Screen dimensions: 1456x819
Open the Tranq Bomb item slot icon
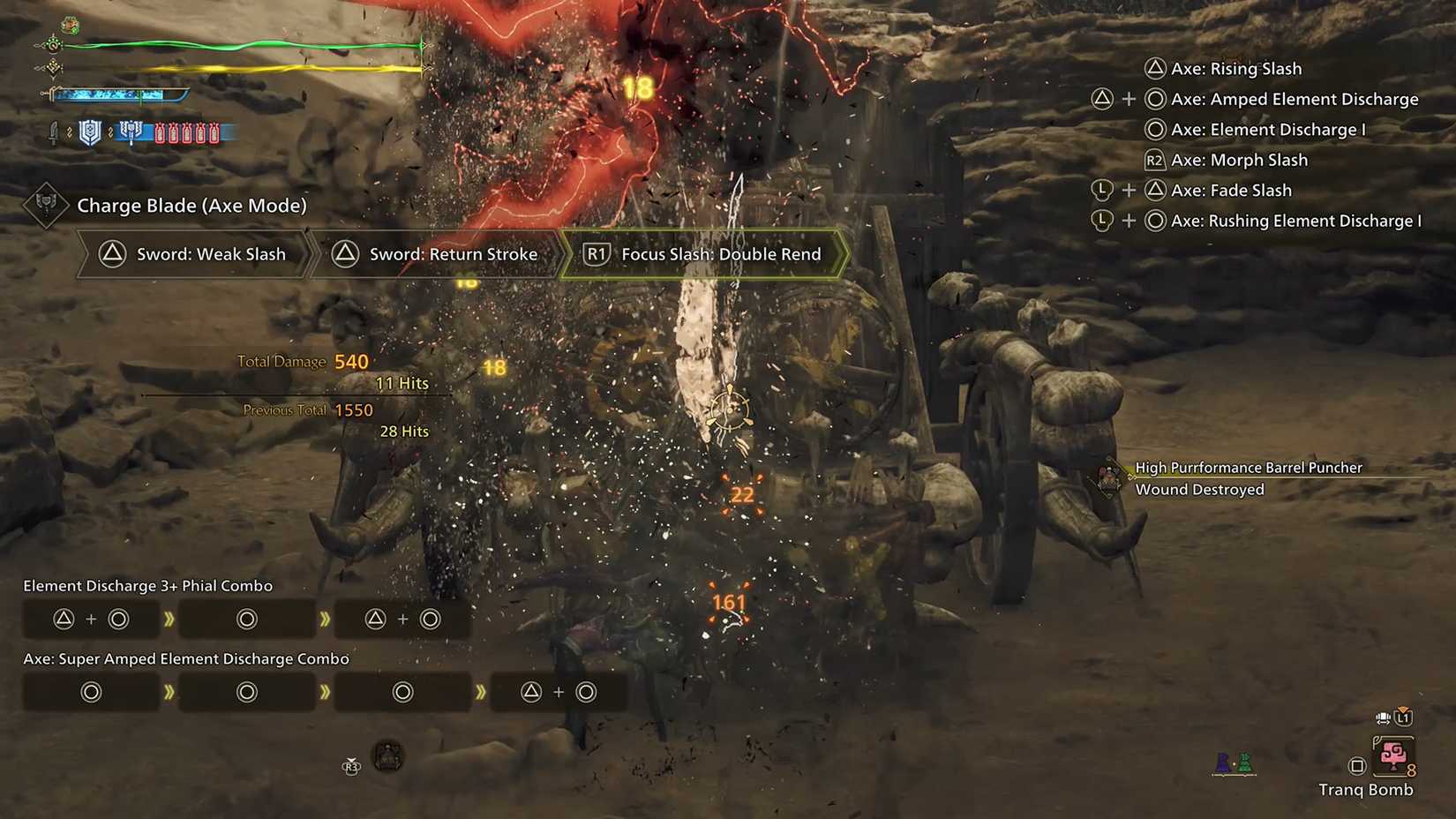[1394, 756]
